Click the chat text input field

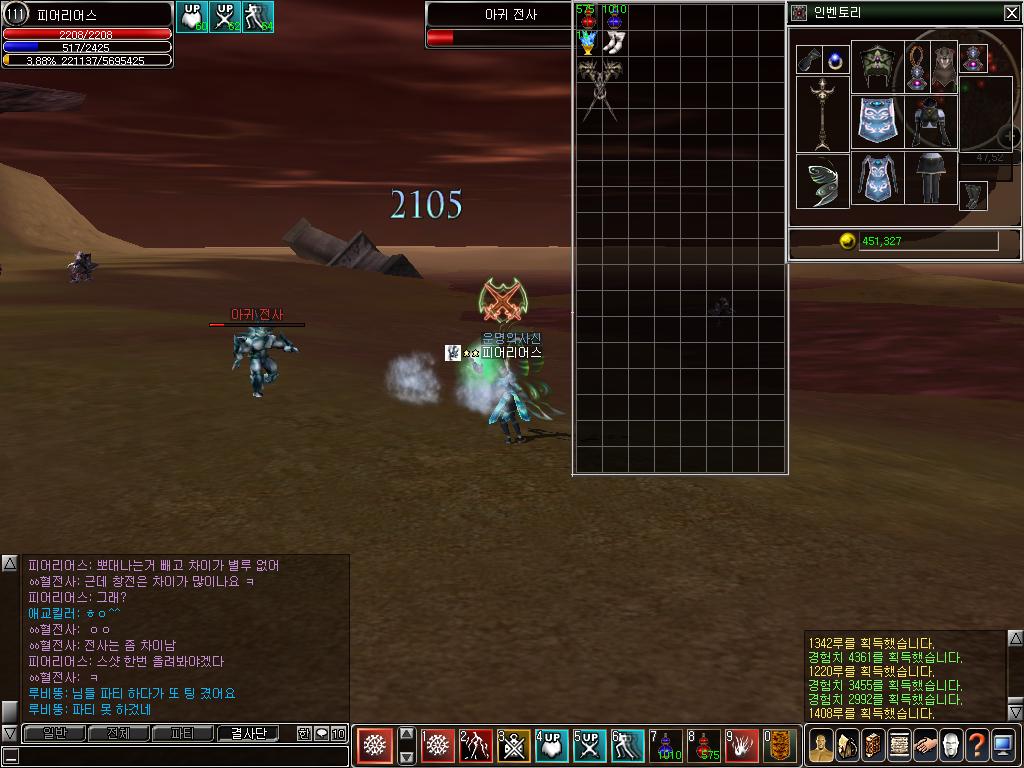click(180, 757)
